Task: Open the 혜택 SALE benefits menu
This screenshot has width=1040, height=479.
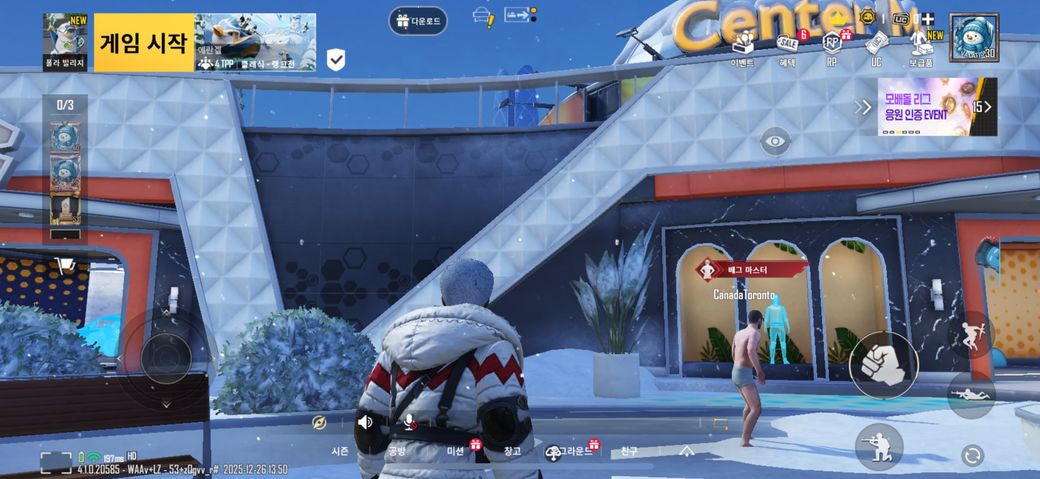Action: (787, 48)
